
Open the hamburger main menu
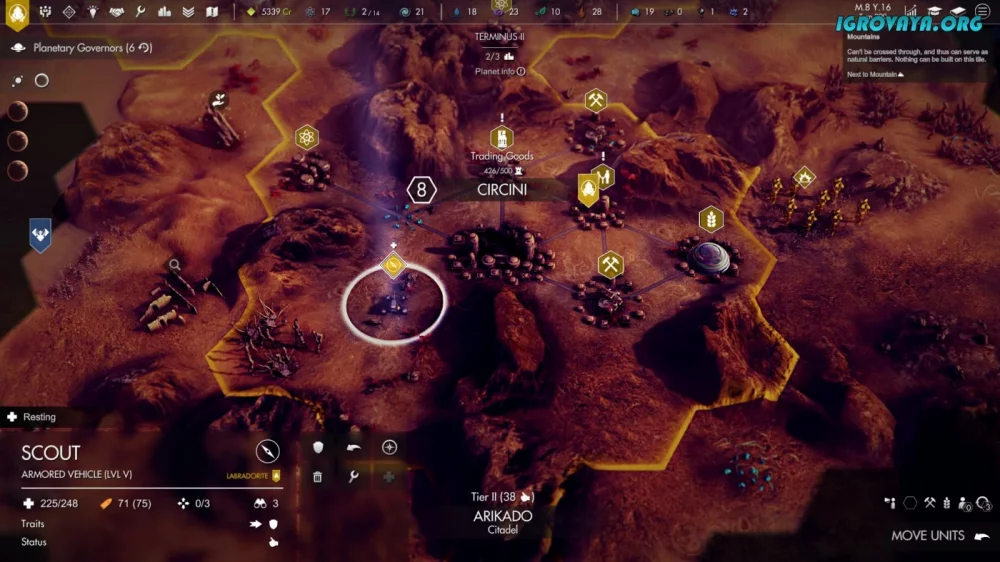pos(982,12)
